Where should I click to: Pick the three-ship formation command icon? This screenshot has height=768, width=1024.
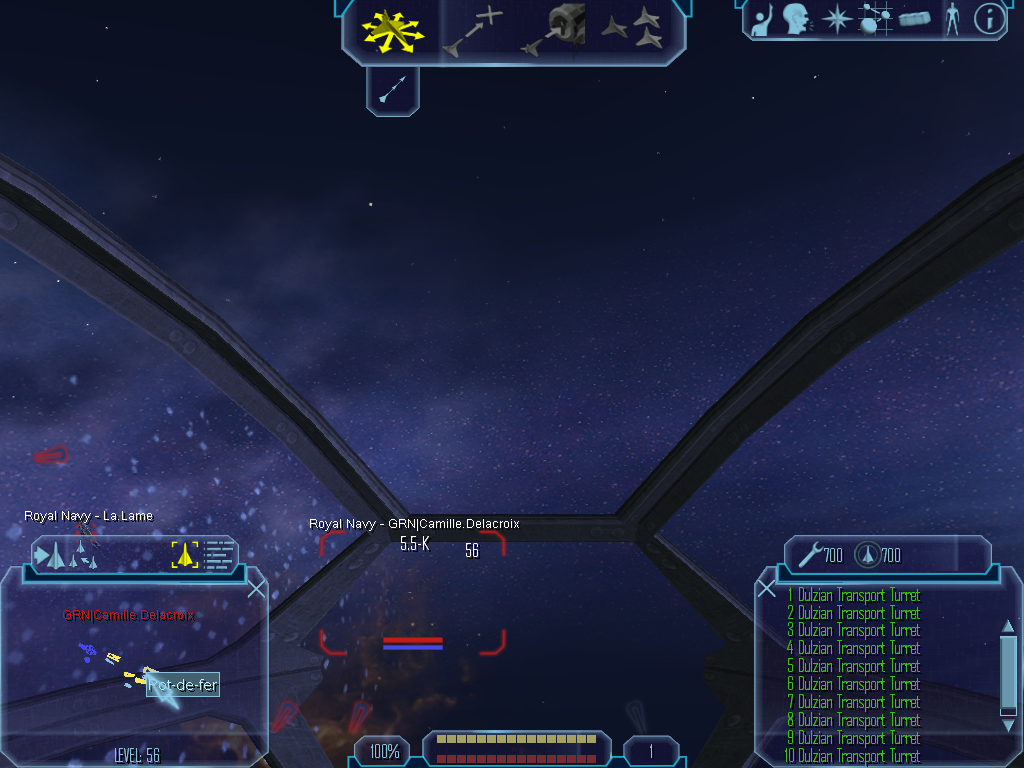632,28
